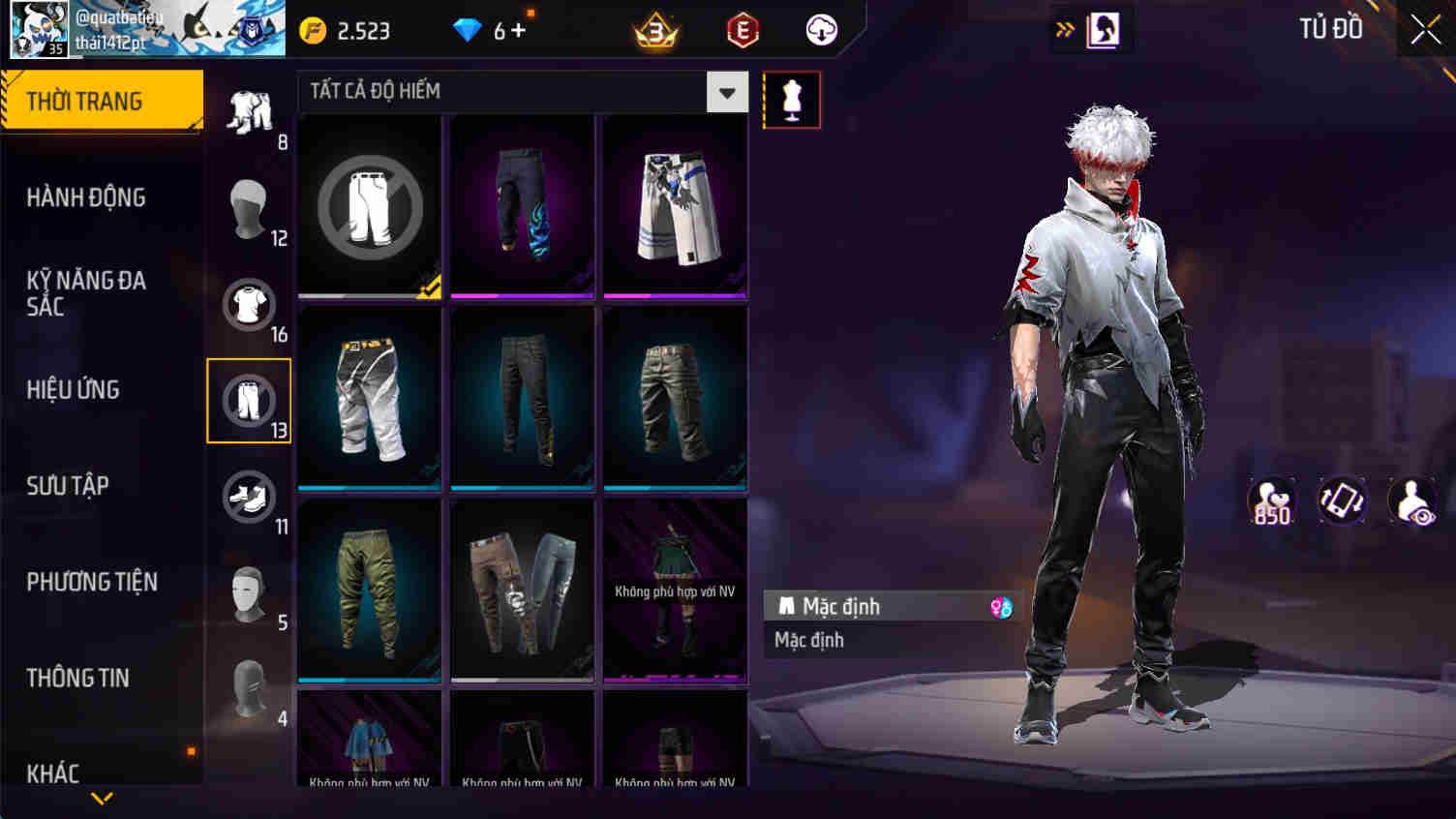Toggle the character card icon beside the double arrows
Viewport: 1456px width, 819px height.
click(1103, 29)
